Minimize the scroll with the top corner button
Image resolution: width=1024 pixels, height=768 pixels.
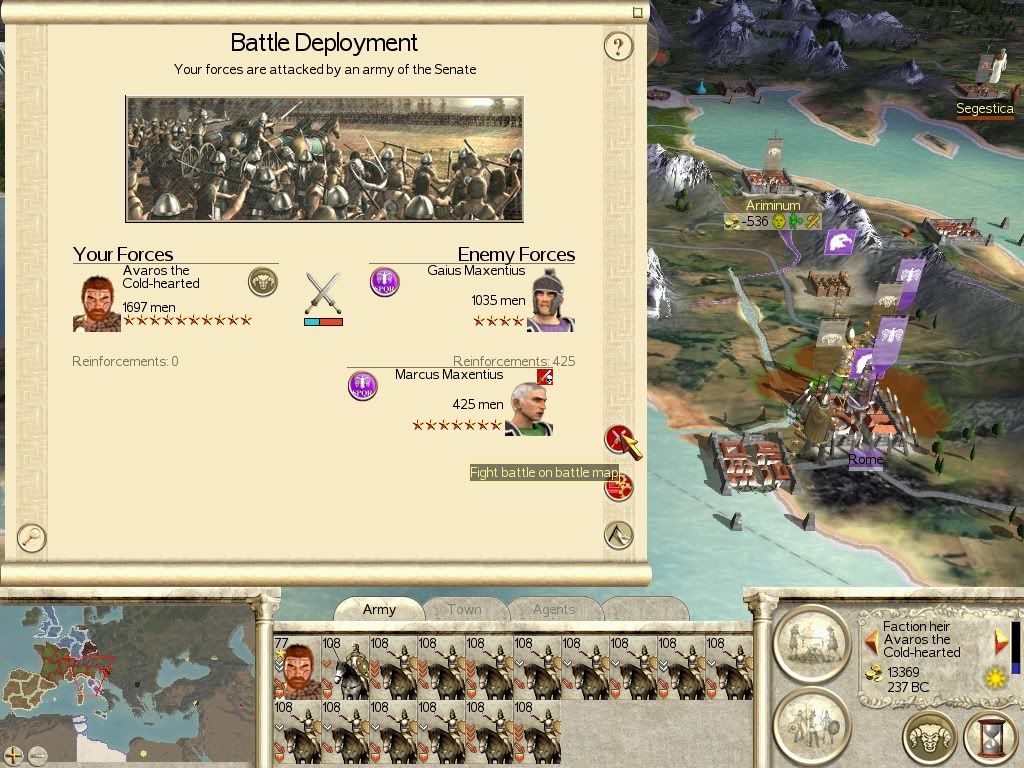tap(638, 13)
